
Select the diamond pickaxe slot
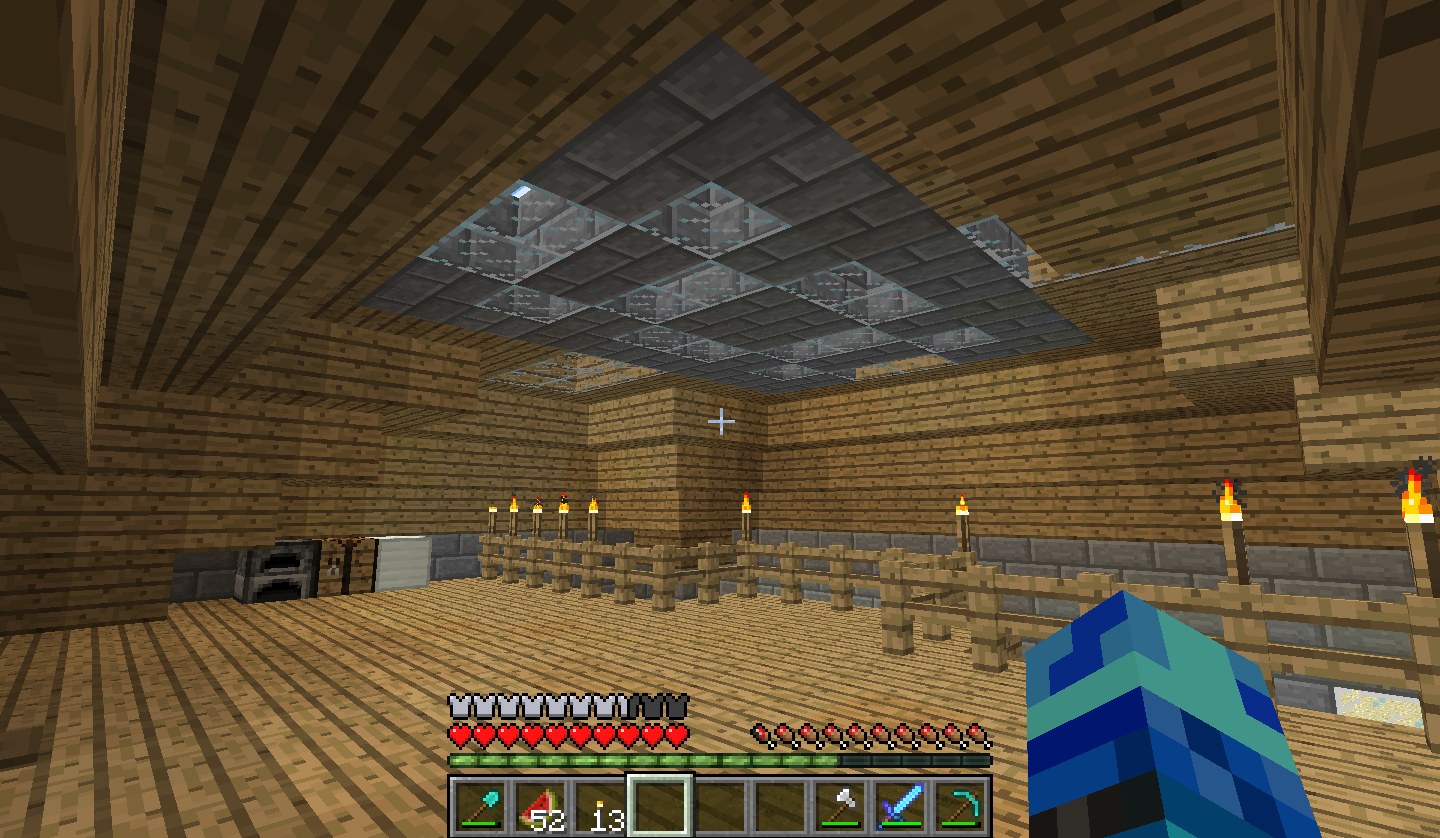point(960,806)
